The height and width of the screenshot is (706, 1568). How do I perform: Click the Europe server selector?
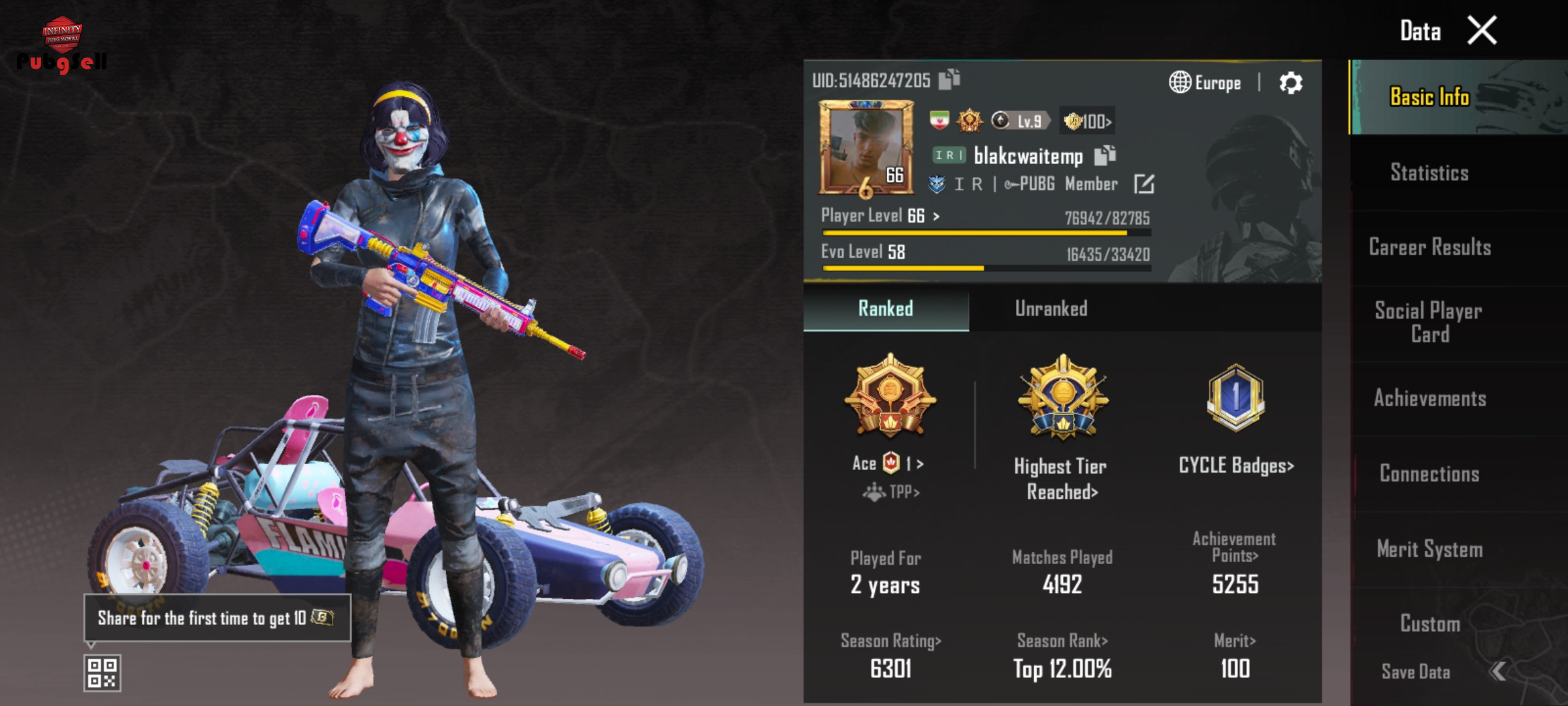click(x=1205, y=83)
